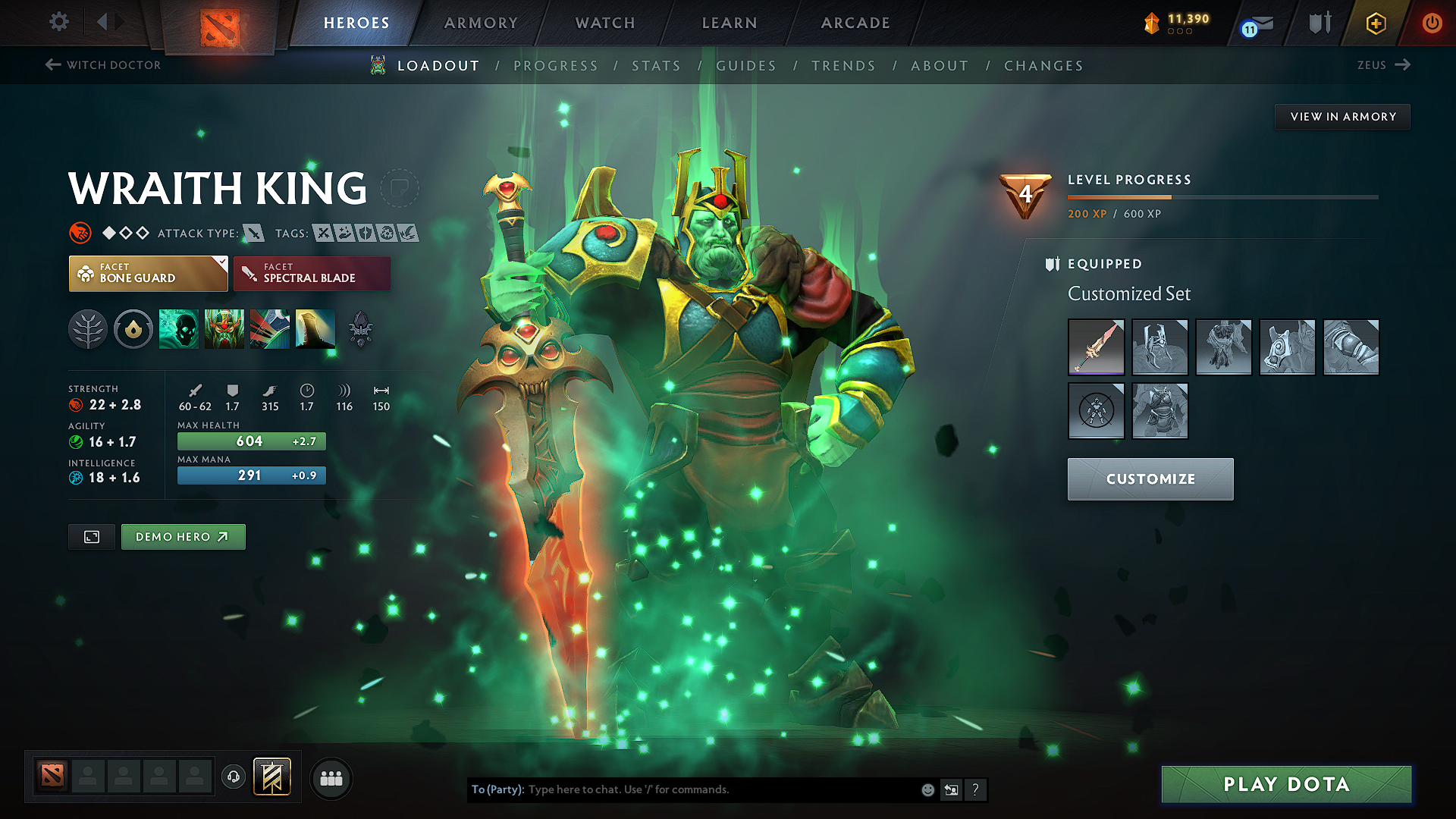Click the party finder people icon

tap(331, 777)
